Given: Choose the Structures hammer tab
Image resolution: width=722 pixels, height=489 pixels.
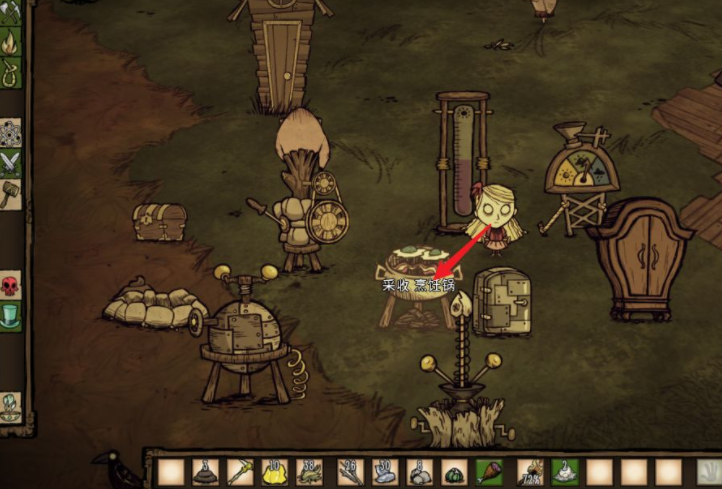Looking at the screenshot, I should point(9,192).
